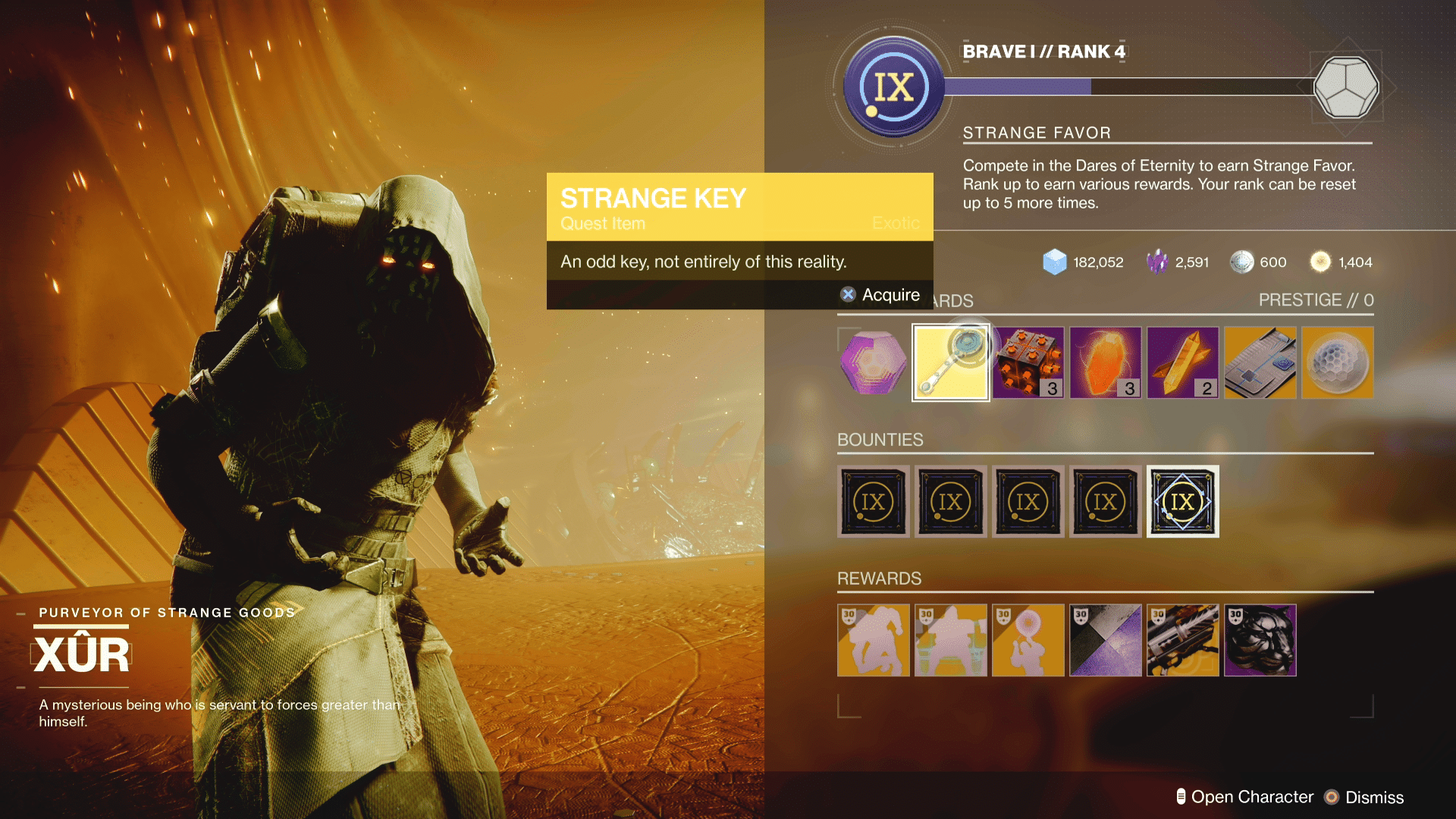Select the exotic weapon reward thumbnail
Screen dimensions: 1456x819
click(1182, 641)
